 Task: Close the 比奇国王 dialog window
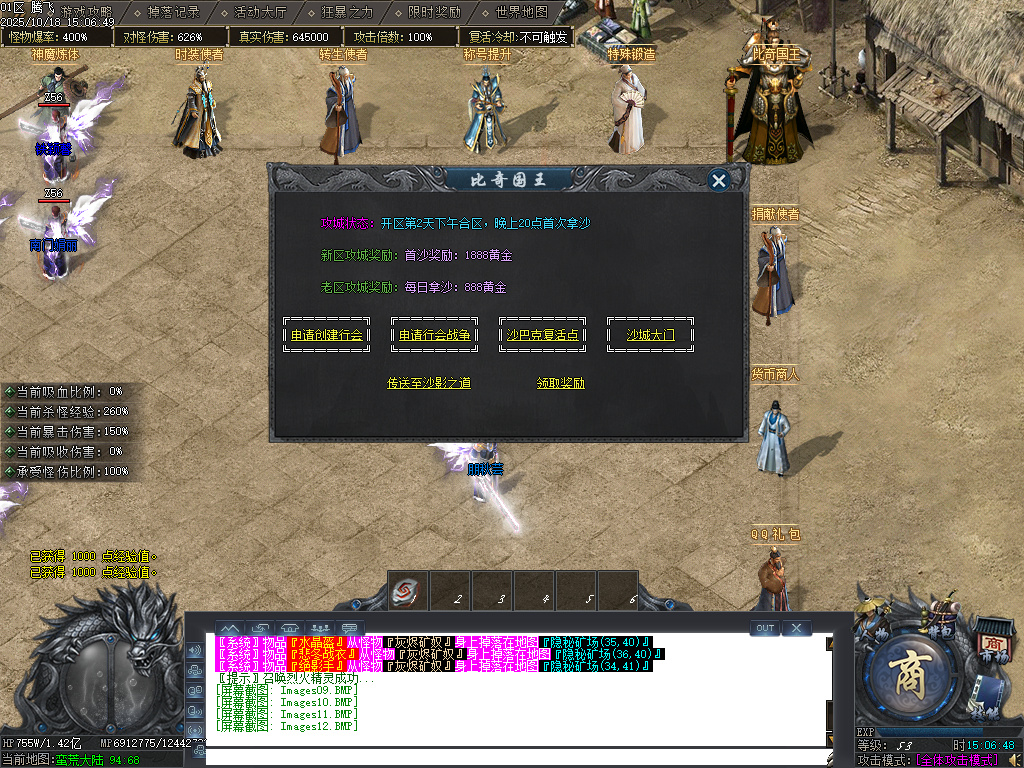click(x=718, y=180)
